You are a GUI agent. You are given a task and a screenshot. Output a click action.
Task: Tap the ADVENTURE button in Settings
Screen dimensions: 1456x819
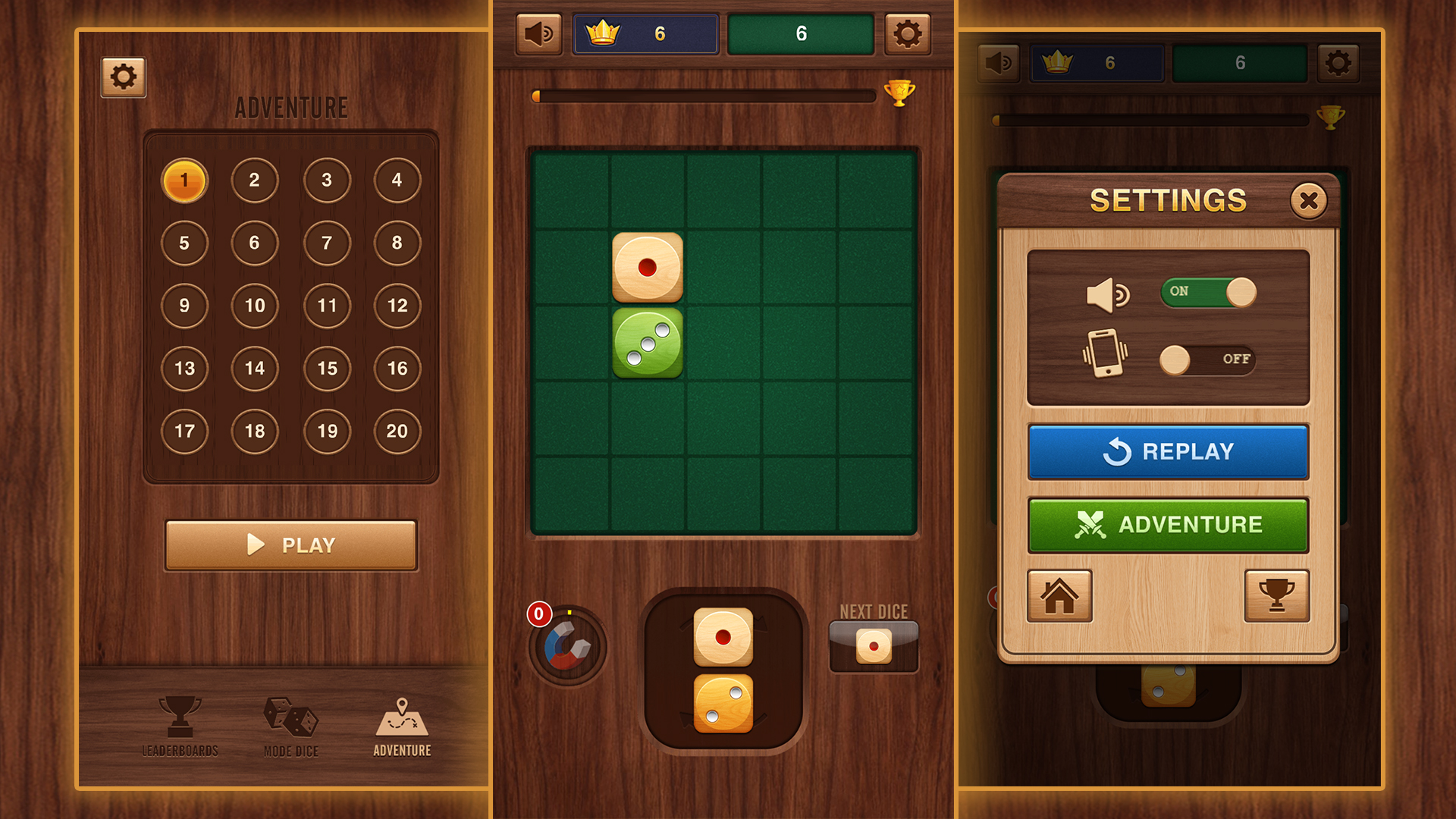[1168, 524]
